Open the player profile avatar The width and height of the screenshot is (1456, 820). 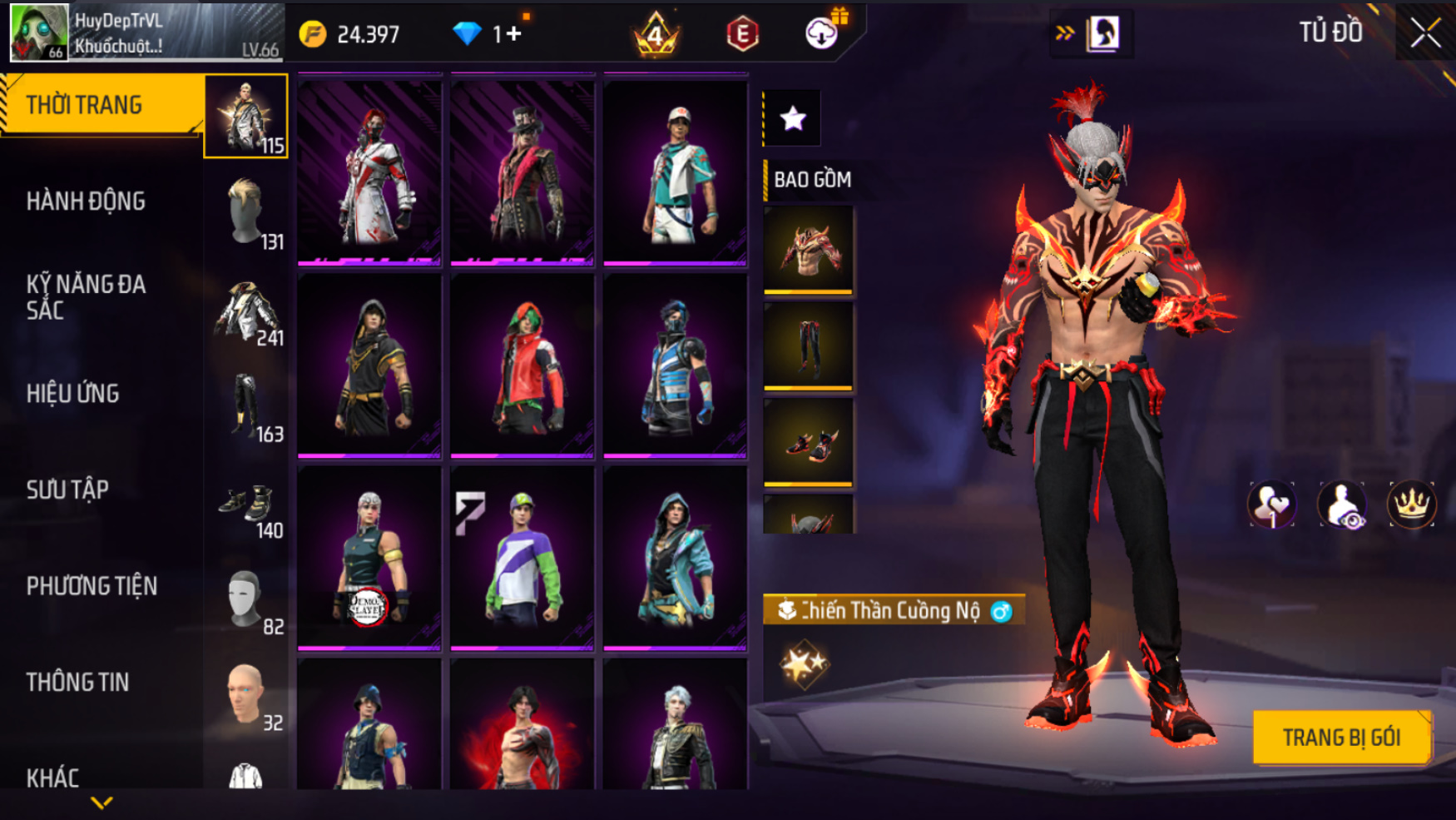(x=38, y=32)
